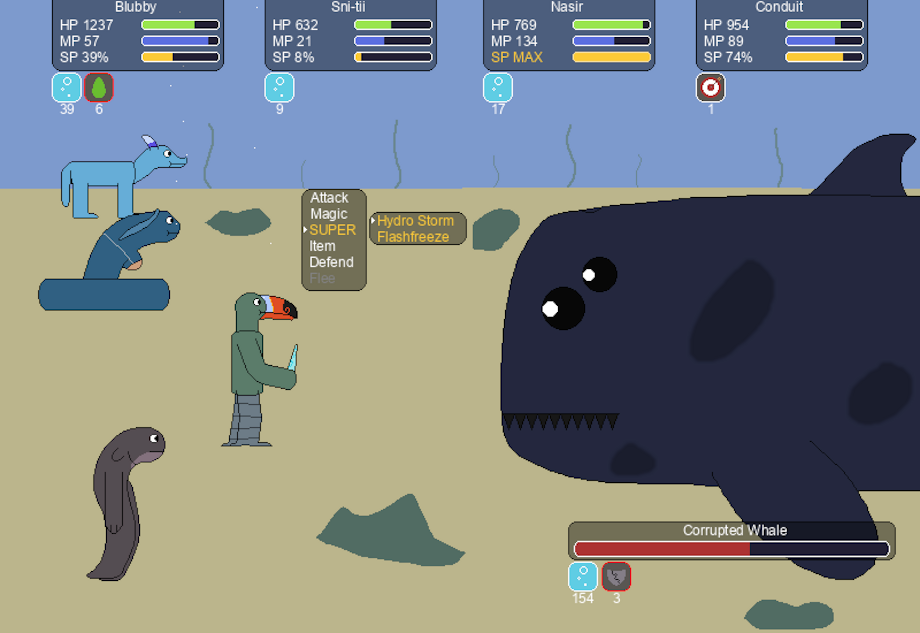Select Sni-tii's party status panel

coord(350,35)
